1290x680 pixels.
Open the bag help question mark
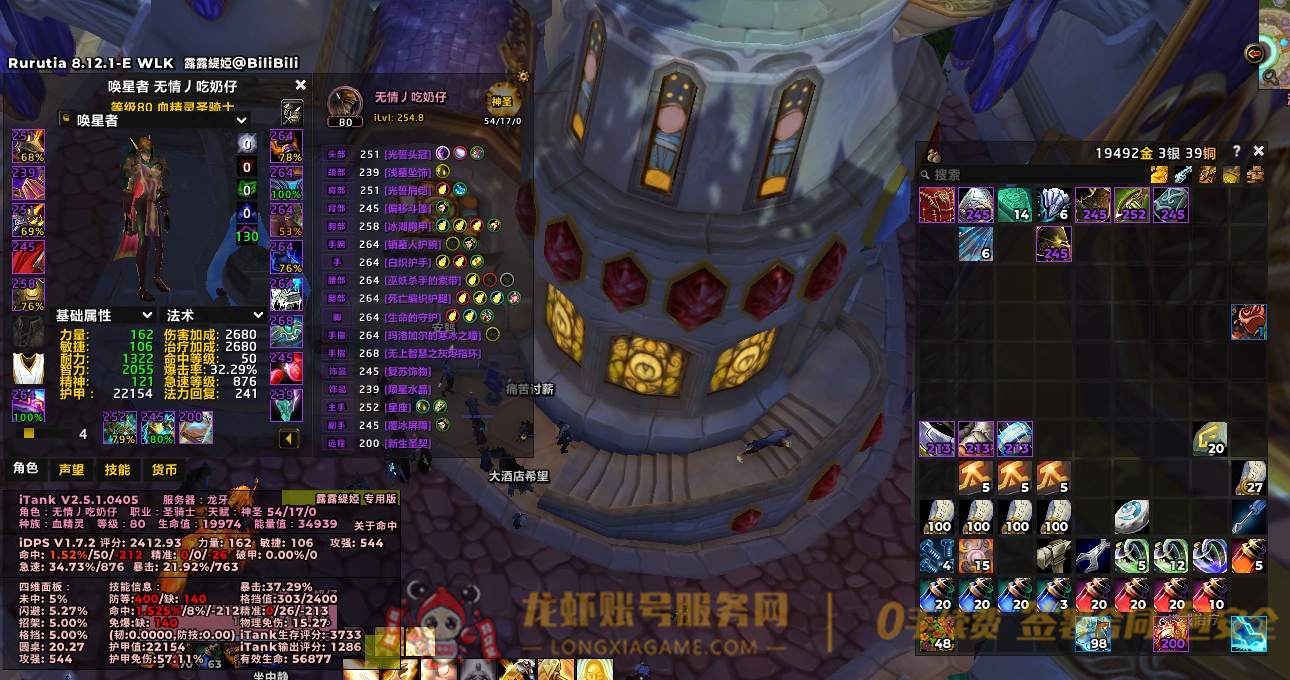1237,151
